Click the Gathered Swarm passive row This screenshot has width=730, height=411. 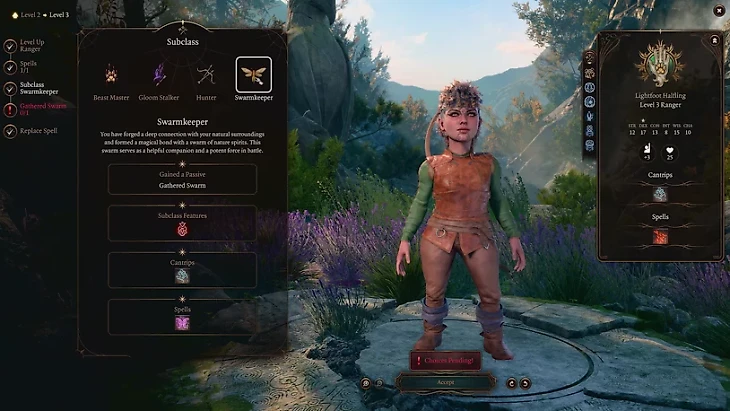click(182, 179)
